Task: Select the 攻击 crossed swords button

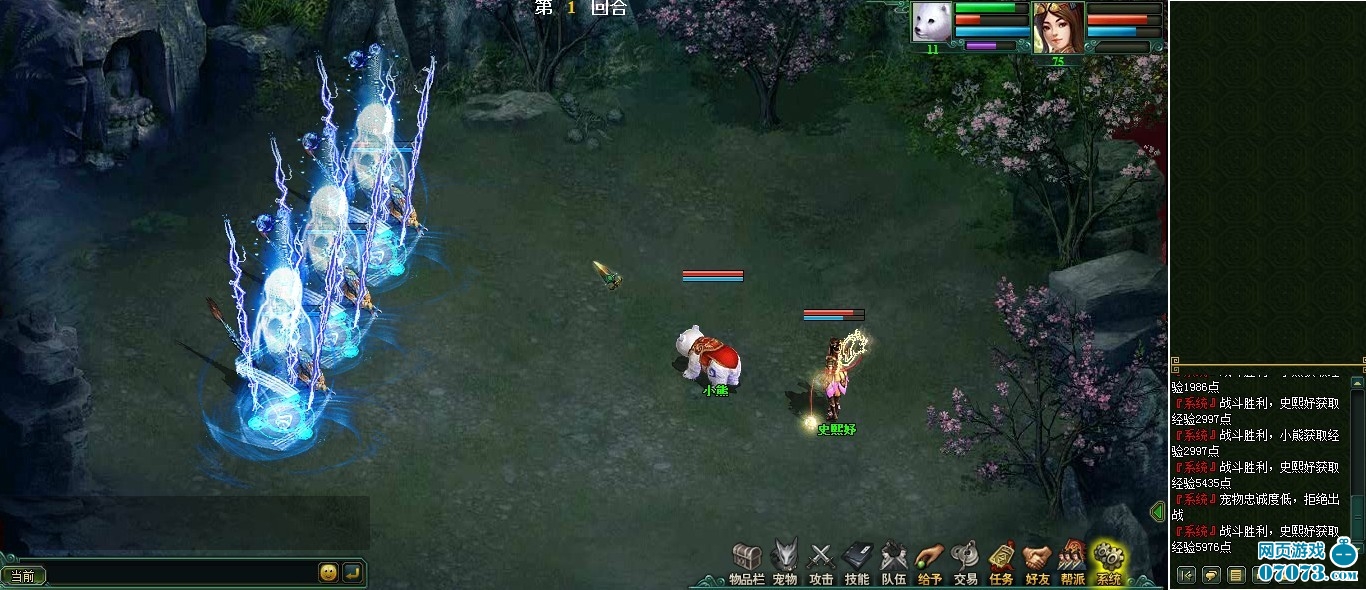Action: pos(821,559)
